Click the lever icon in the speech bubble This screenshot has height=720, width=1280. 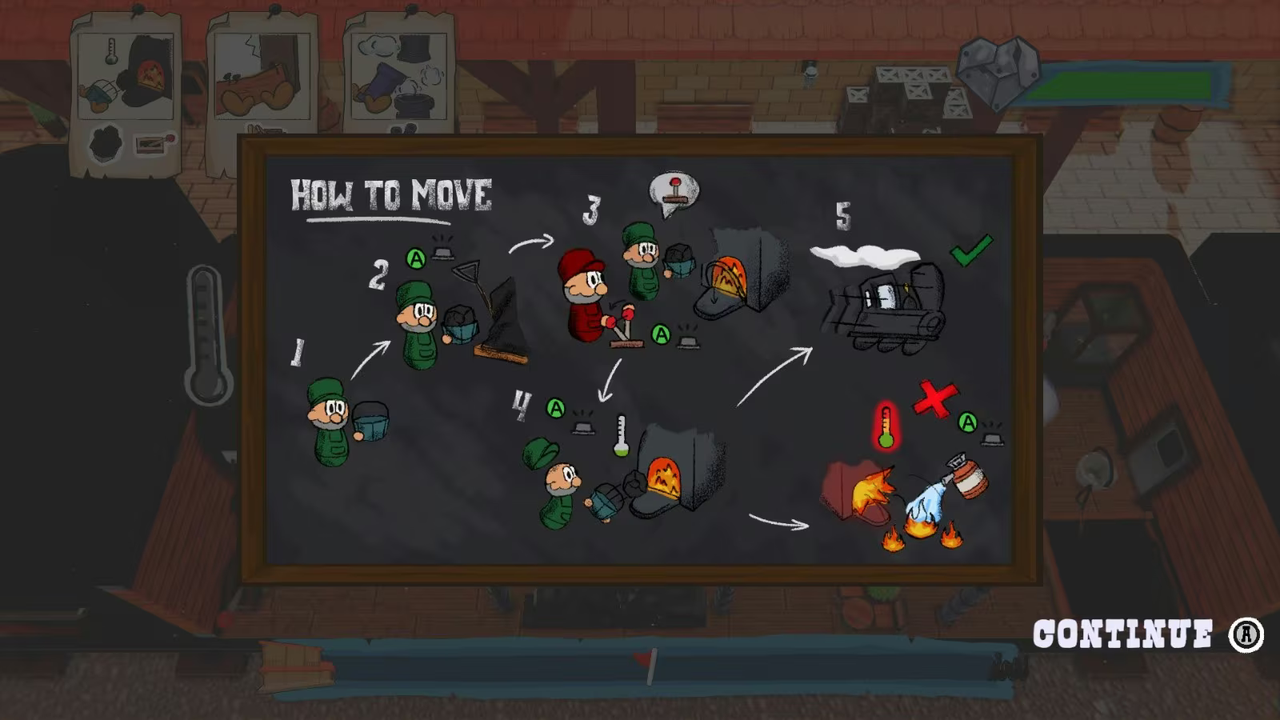(x=675, y=190)
